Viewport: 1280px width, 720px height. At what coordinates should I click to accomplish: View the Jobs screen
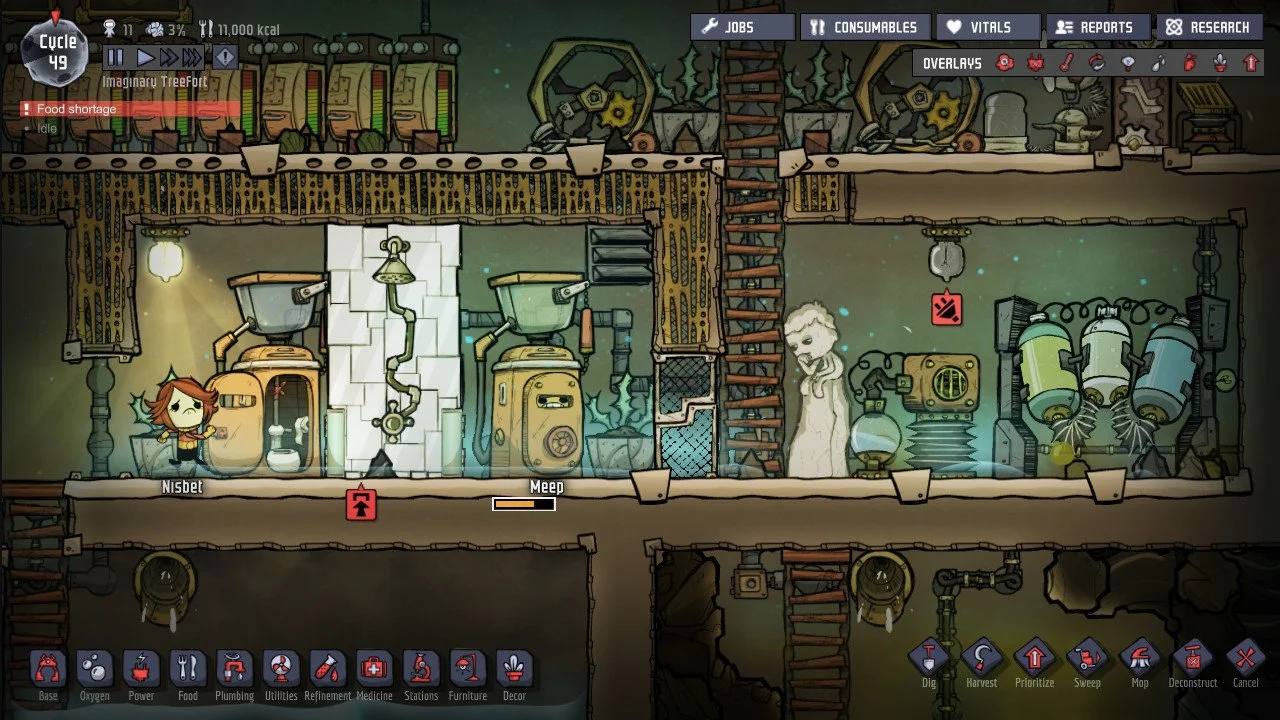tap(741, 27)
